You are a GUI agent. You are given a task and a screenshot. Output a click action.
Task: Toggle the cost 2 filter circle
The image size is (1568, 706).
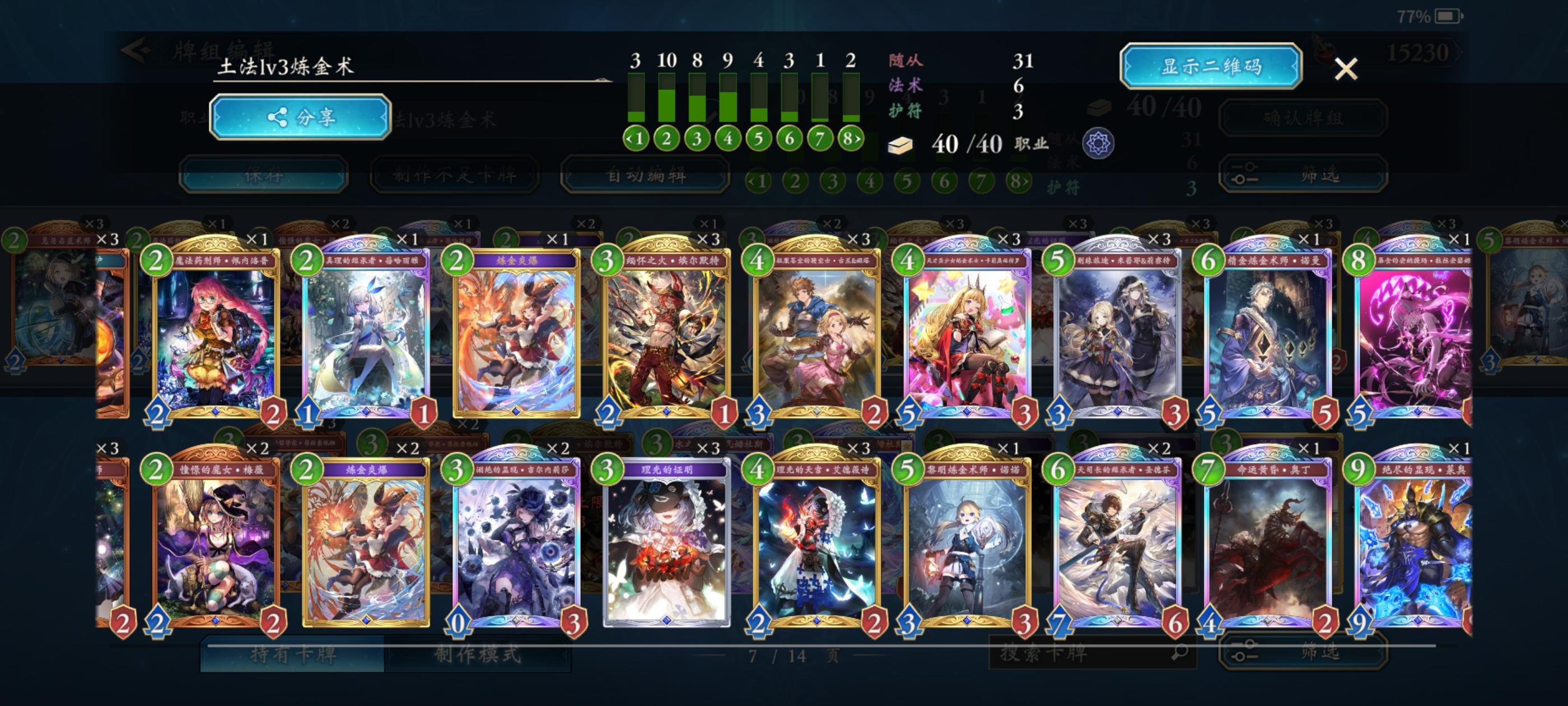click(666, 139)
